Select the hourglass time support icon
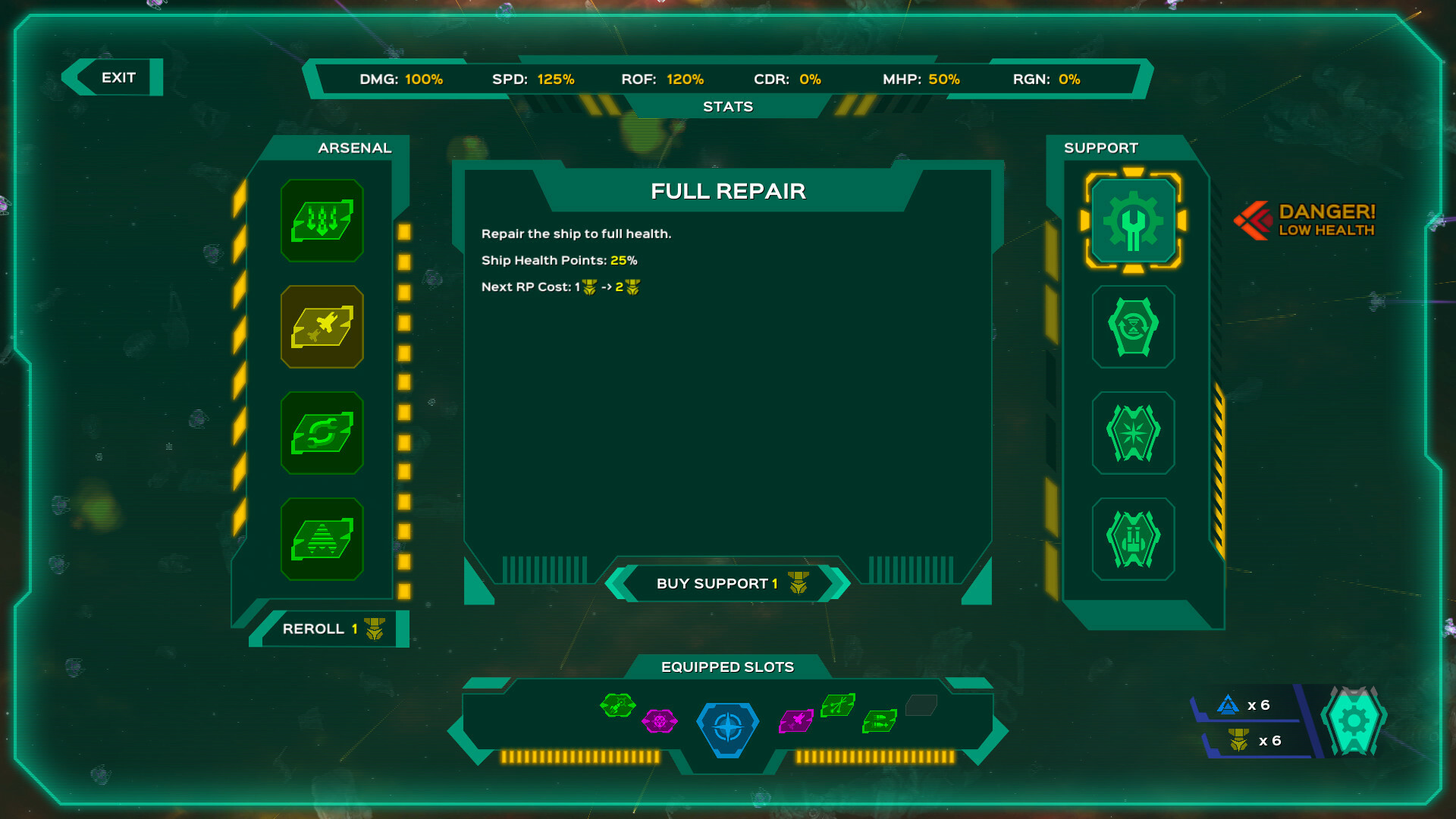 [1132, 327]
